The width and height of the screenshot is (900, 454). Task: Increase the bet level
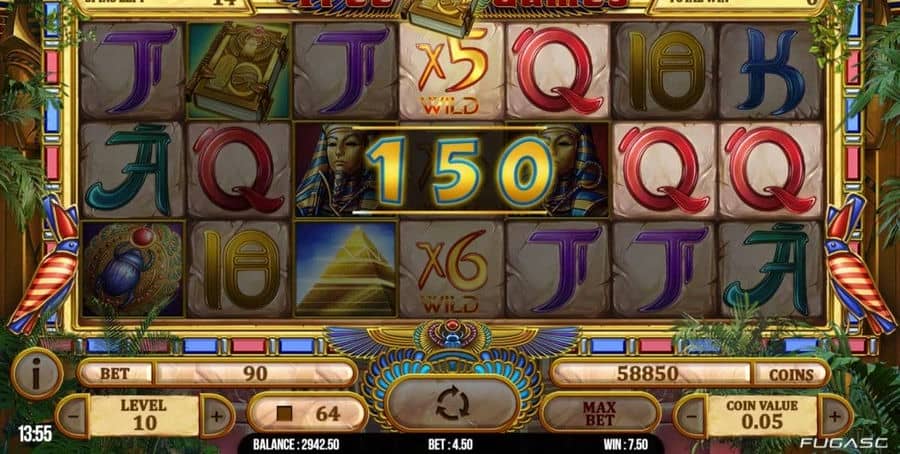click(216, 415)
